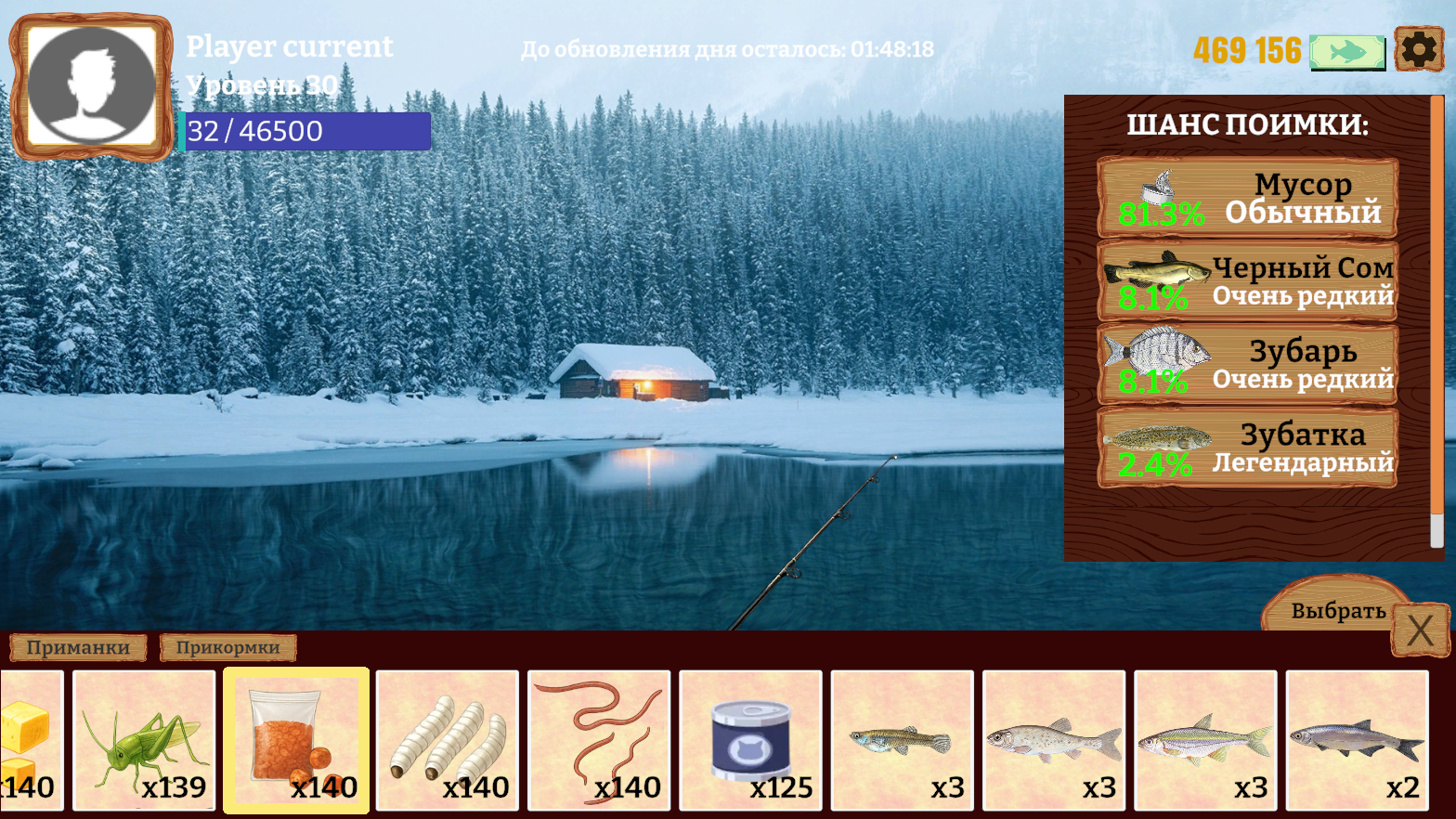Switch to the Прикормки tab
1456x819 pixels.
(227, 648)
